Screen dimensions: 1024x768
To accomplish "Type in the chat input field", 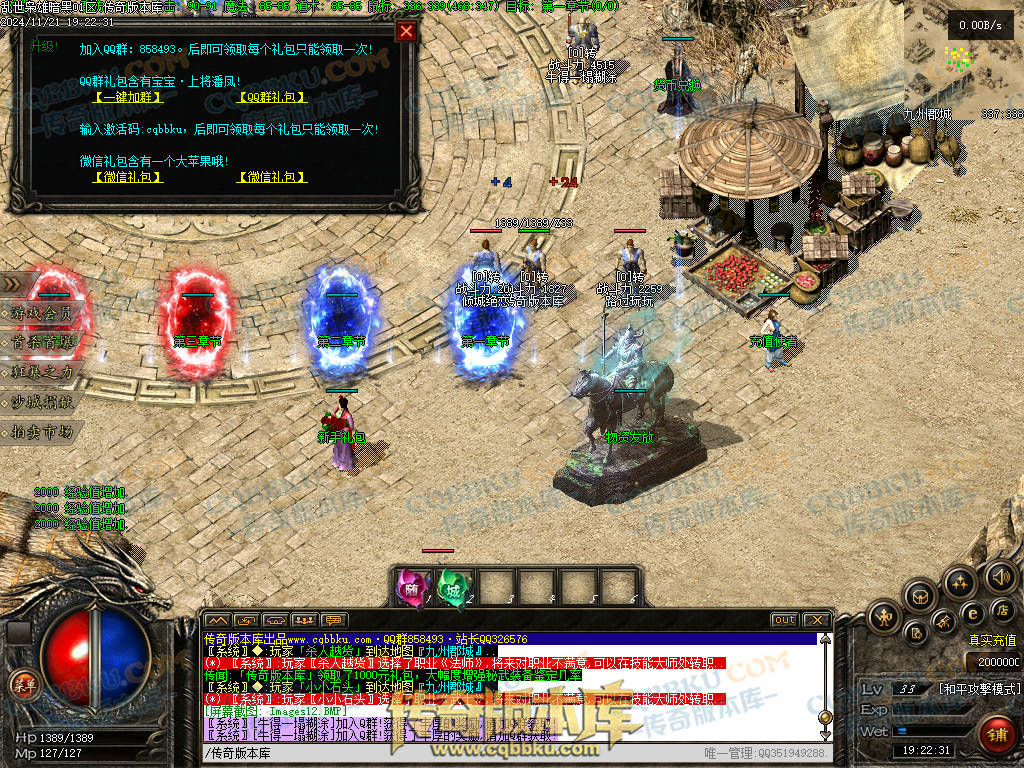I will (x=450, y=752).
